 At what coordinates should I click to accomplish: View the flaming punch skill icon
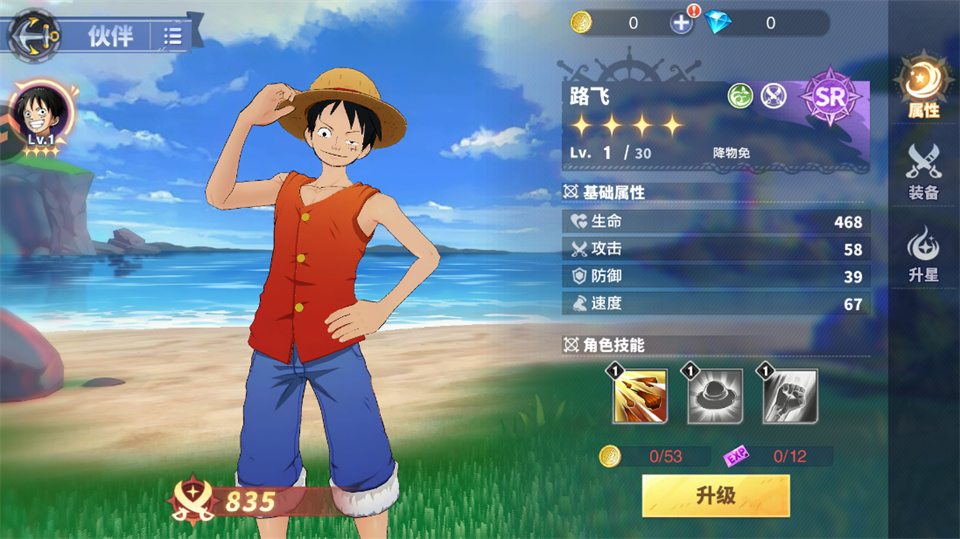pyautogui.click(x=639, y=396)
